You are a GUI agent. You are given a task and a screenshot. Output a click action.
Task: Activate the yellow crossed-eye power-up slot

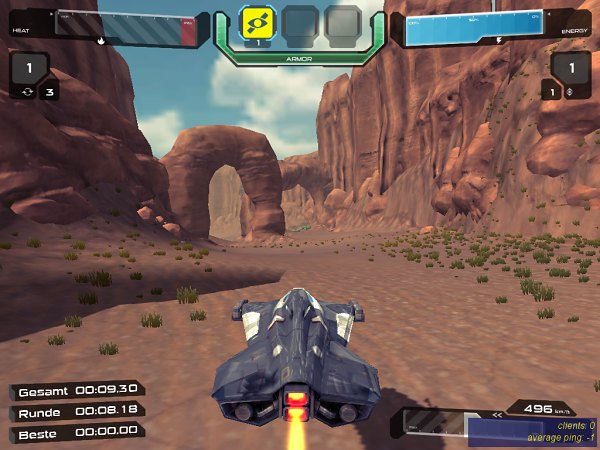pyautogui.click(x=258, y=21)
